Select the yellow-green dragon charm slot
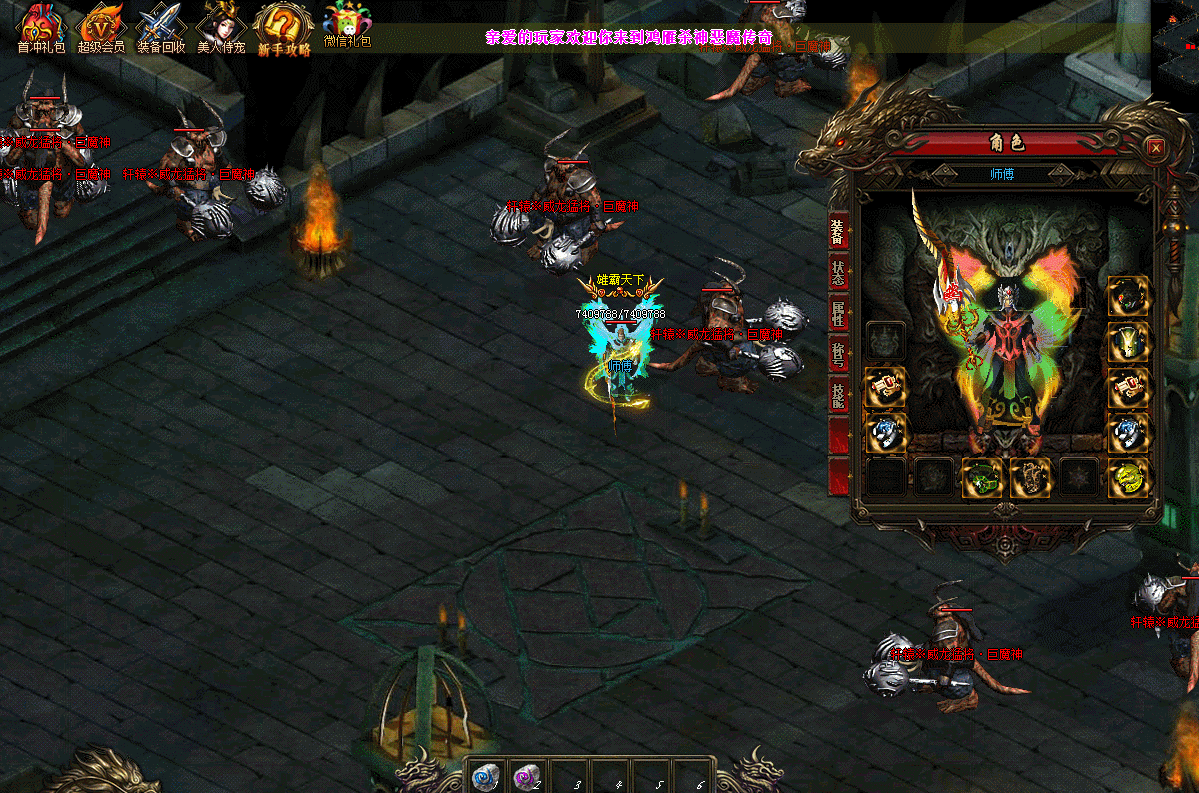Image resolution: width=1199 pixels, height=793 pixels. pyautogui.click(x=1128, y=478)
